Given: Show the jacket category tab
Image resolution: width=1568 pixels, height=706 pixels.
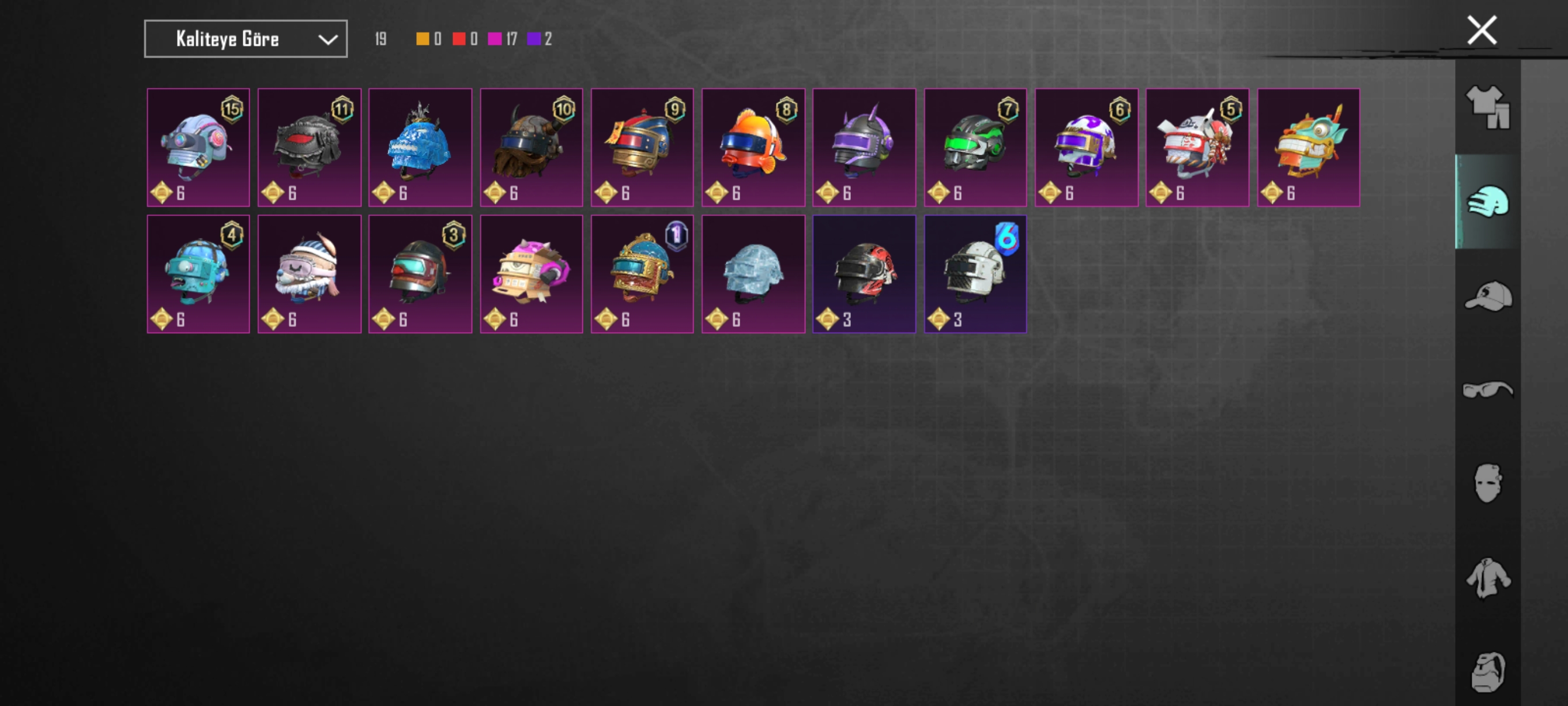Looking at the screenshot, I should coord(1487,577).
